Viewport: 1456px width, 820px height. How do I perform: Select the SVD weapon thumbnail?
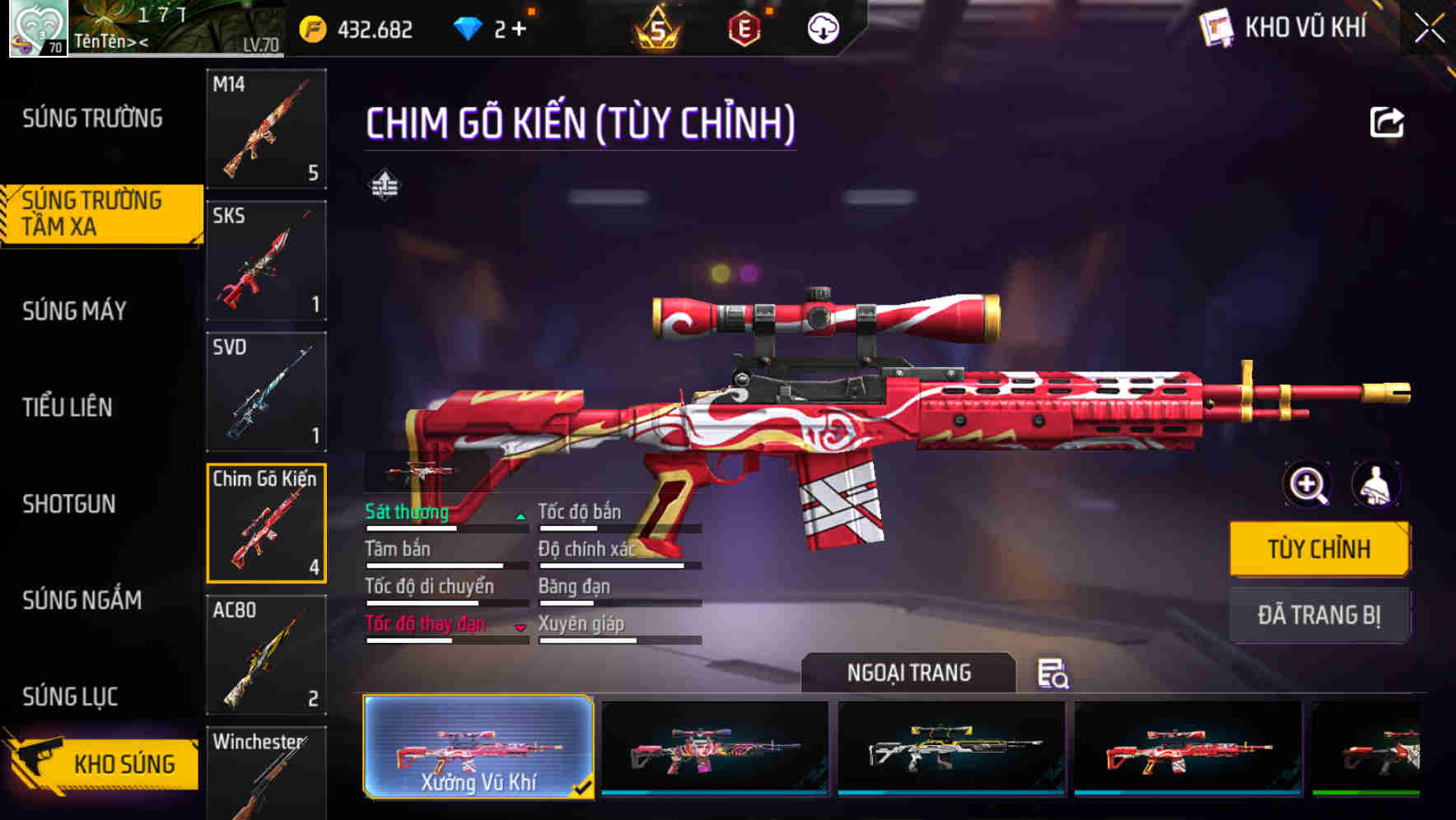coord(265,392)
